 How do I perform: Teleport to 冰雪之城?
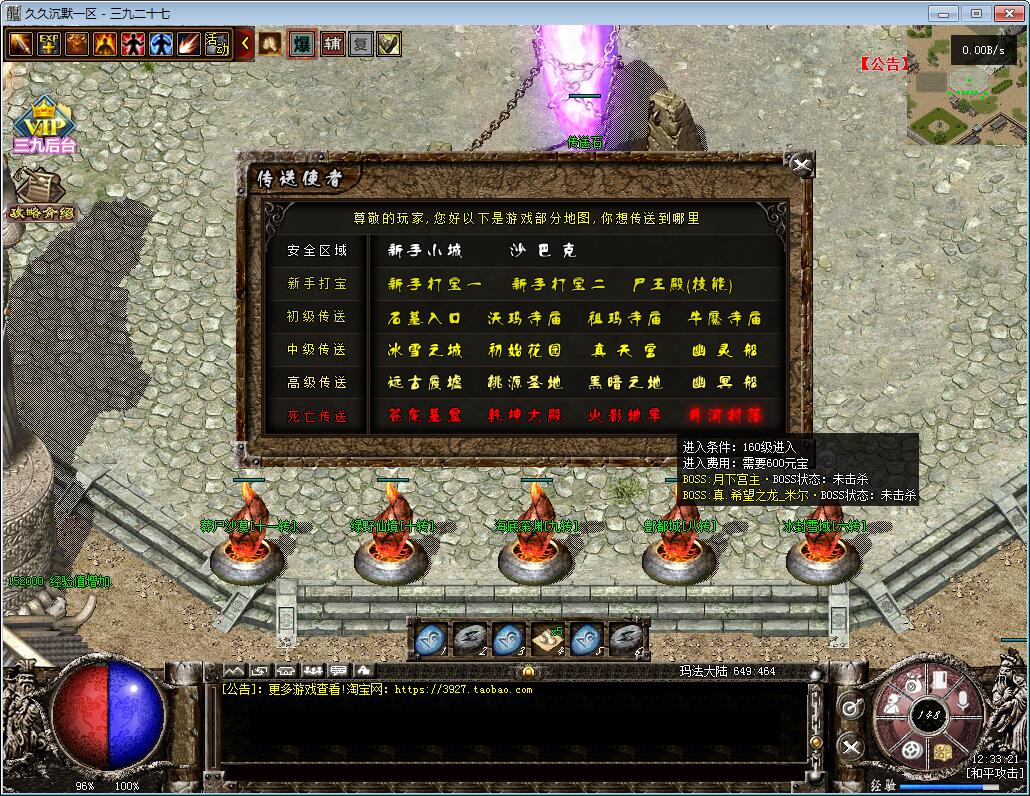[425, 351]
